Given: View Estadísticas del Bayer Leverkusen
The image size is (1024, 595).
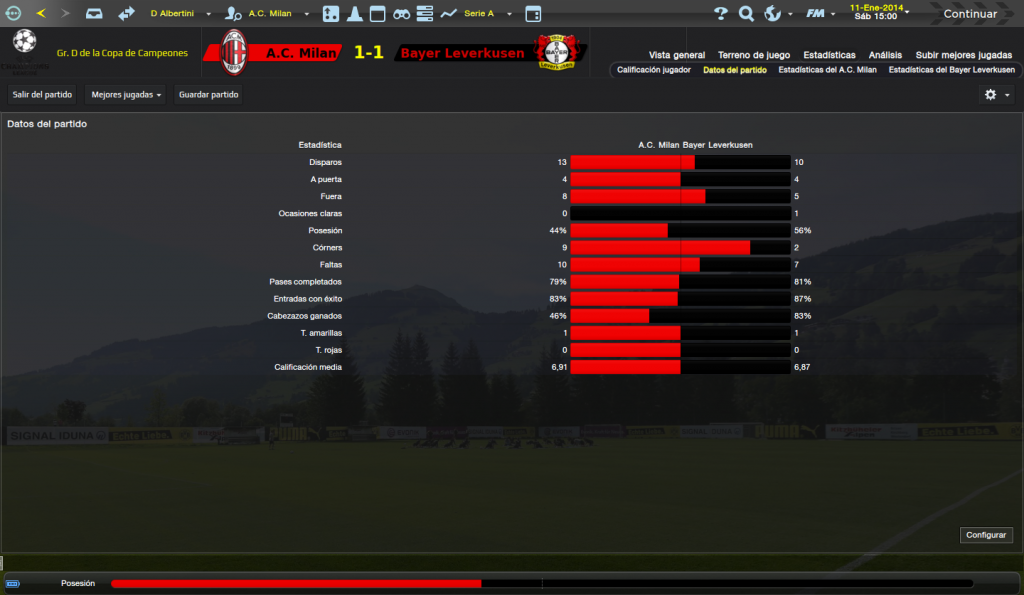Looking at the screenshot, I should point(951,70).
